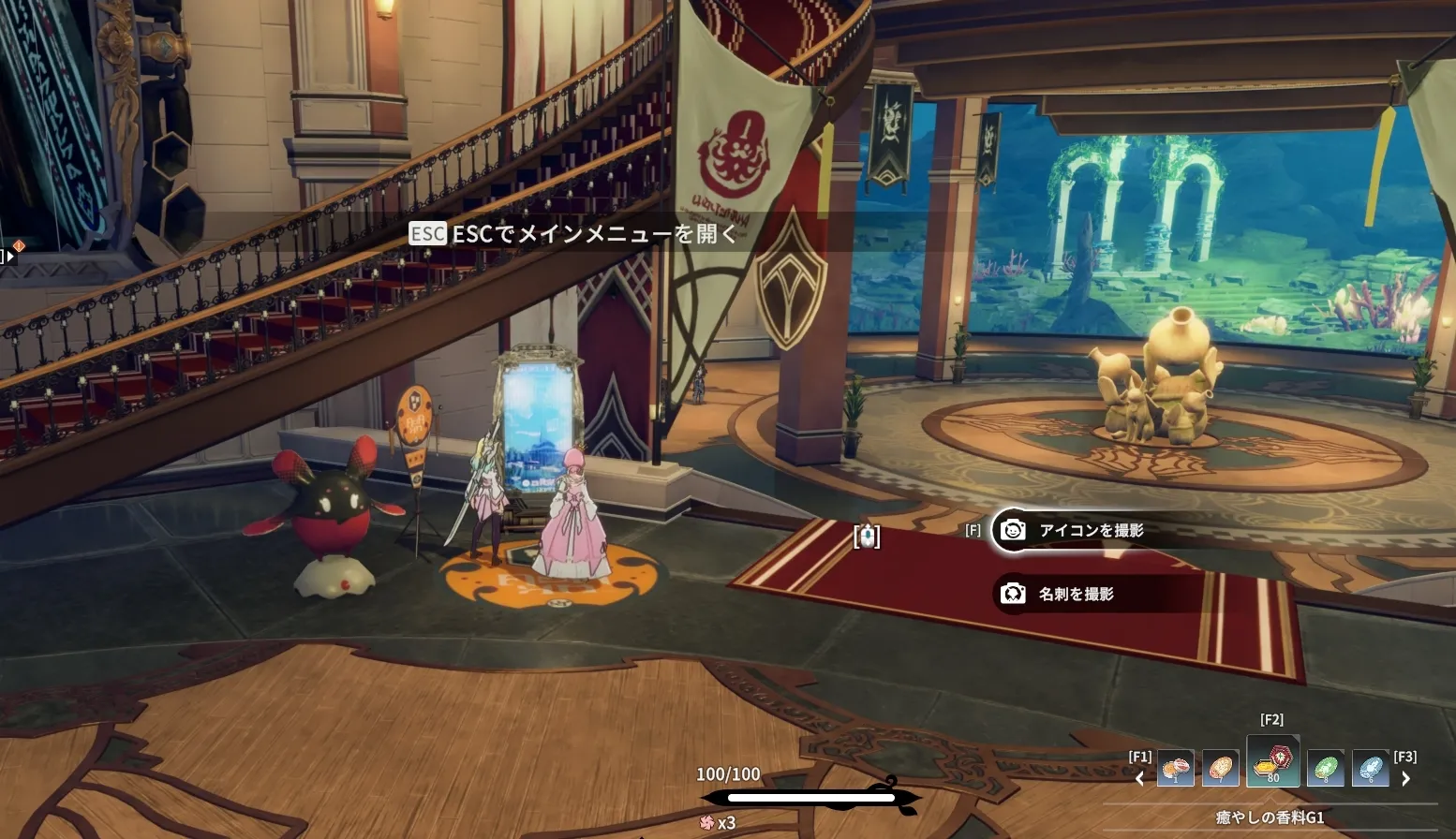Cycle item bar right with arrow
Screen dimensions: 1456x839
click(x=1405, y=778)
